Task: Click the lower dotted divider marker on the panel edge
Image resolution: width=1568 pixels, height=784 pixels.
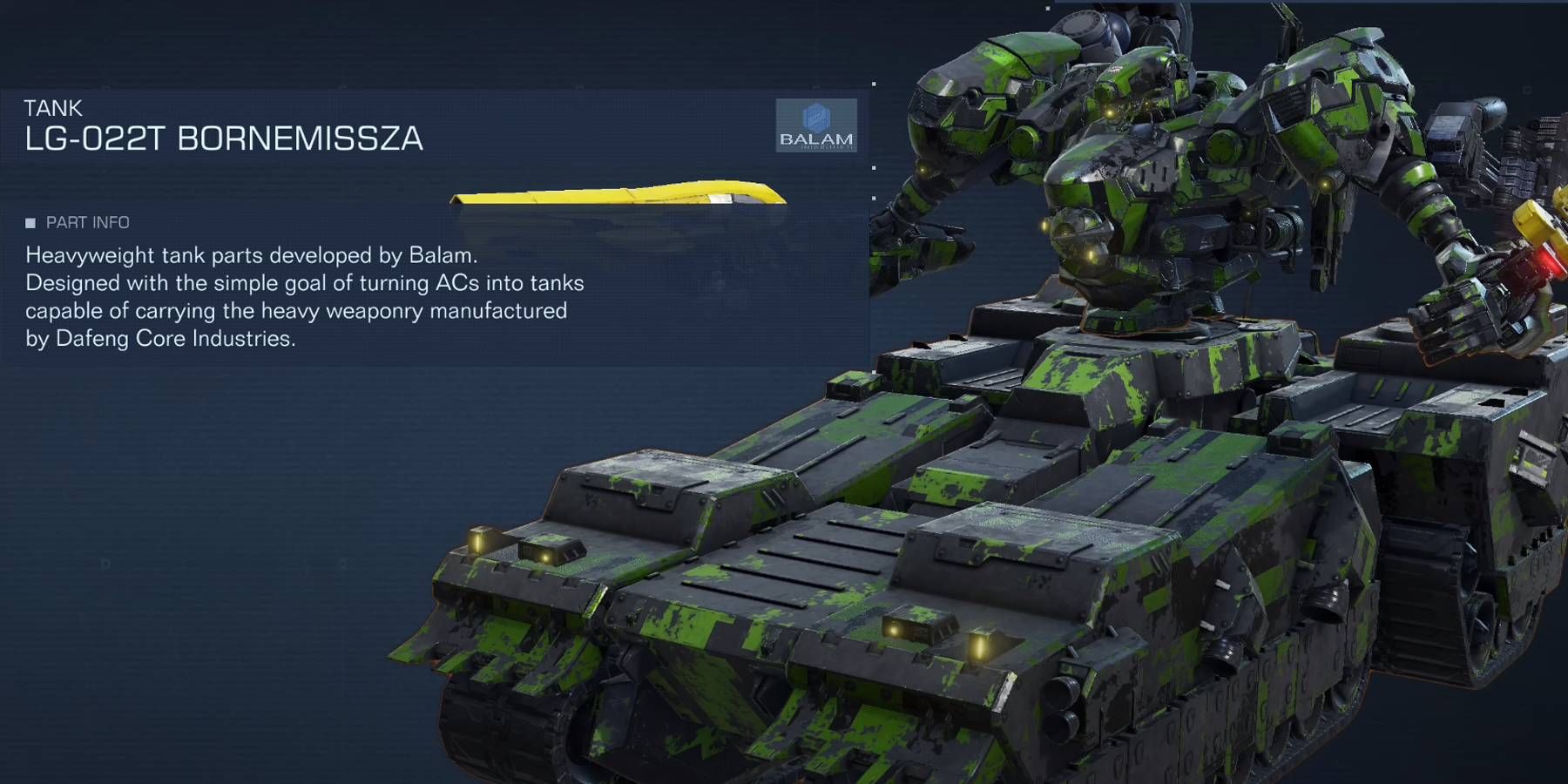Action: click(x=872, y=198)
